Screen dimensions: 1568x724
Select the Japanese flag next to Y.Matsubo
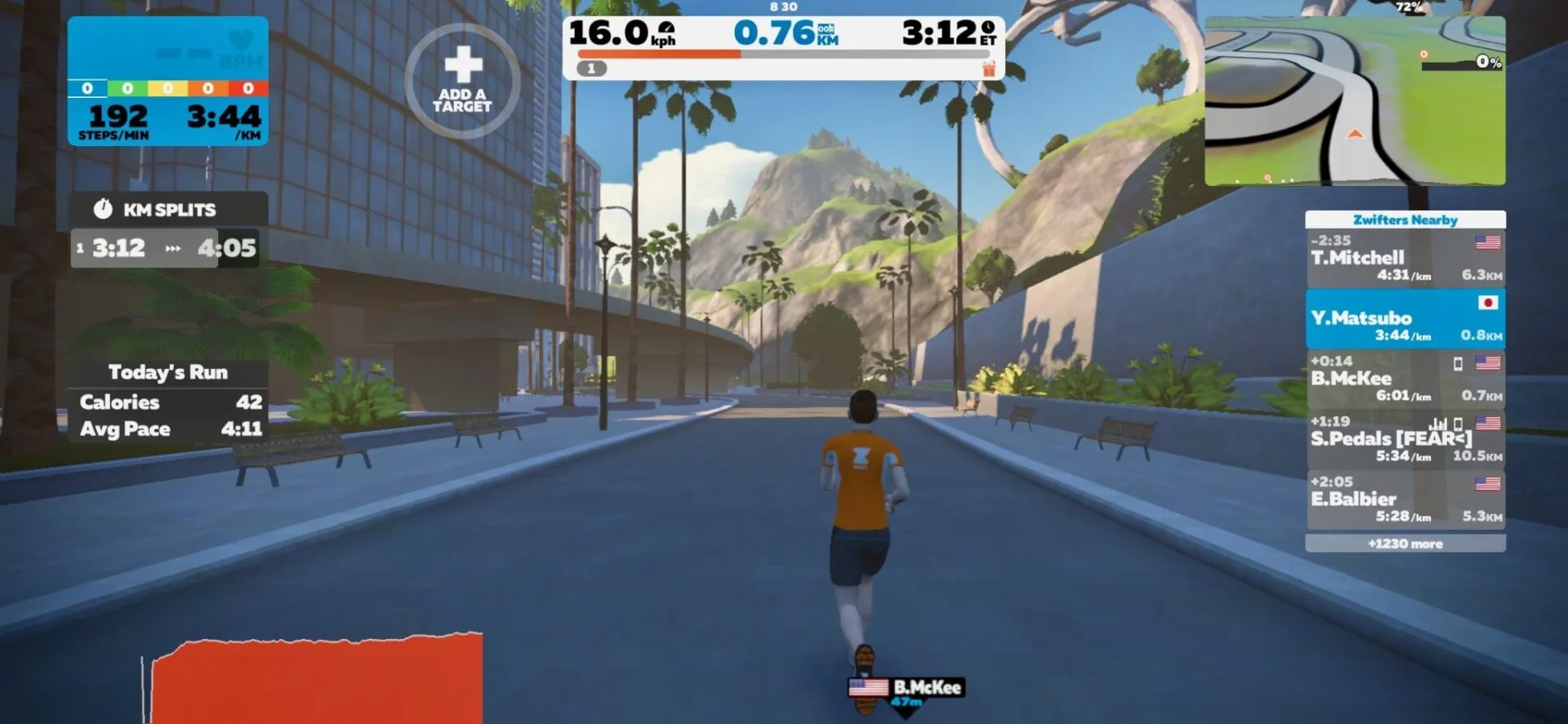[1490, 303]
